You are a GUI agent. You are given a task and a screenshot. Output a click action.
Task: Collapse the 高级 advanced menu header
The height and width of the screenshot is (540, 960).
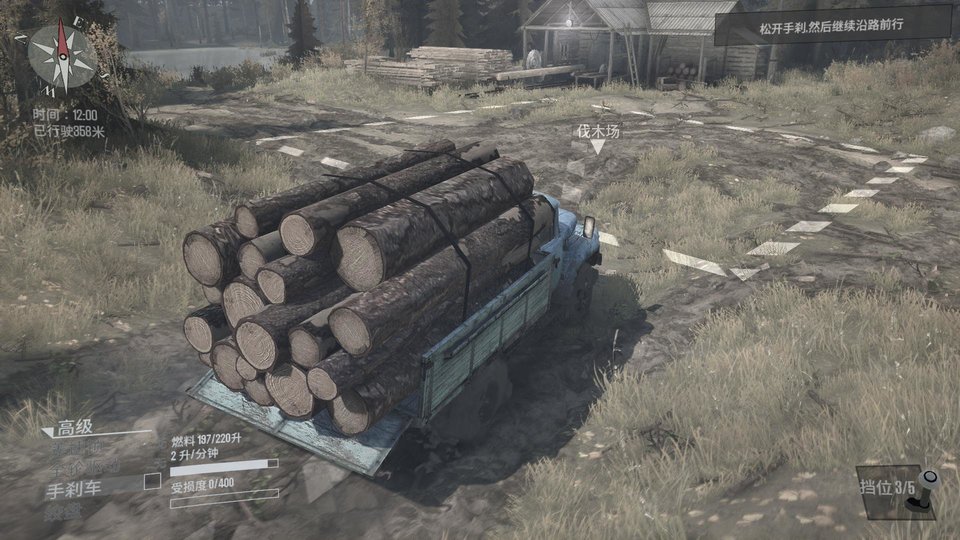[x=76, y=428]
